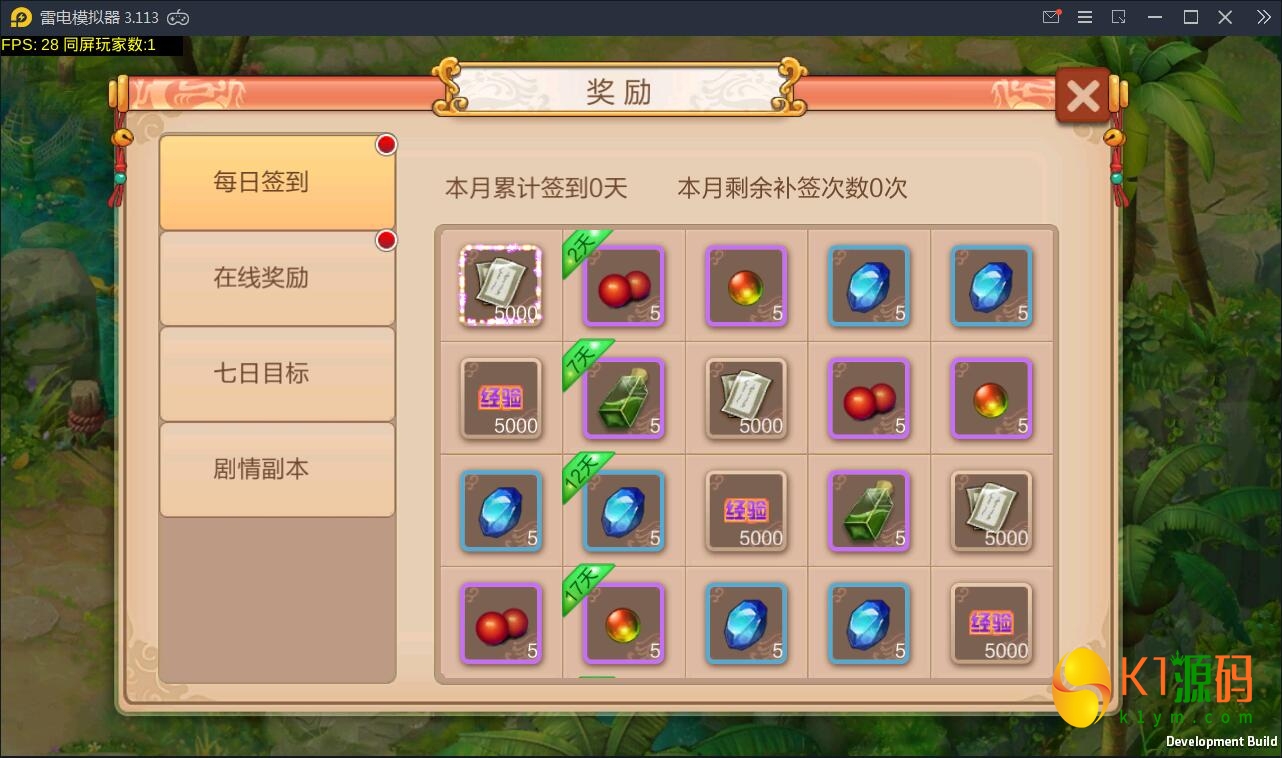Image resolution: width=1282 pixels, height=758 pixels.
Task: Click the 12天 blue gem reward icon
Action: click(624, 512)
